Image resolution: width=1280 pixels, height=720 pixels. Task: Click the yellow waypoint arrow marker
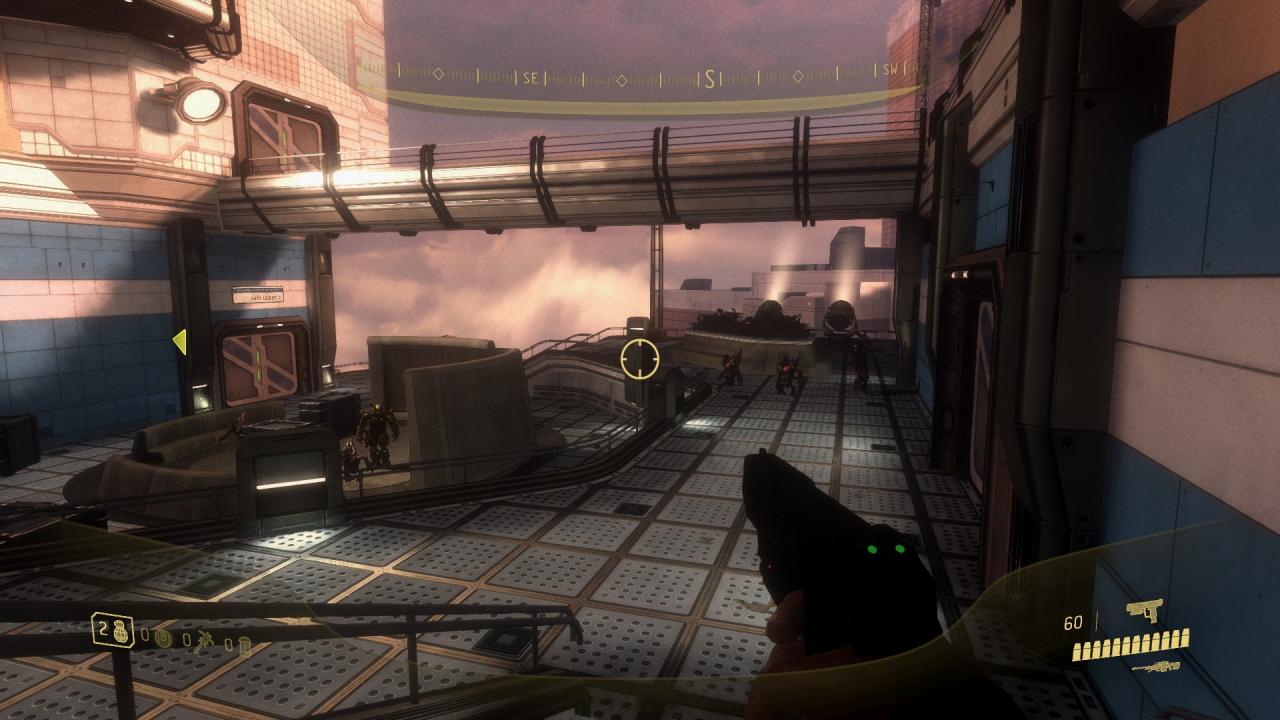point(180,342)
